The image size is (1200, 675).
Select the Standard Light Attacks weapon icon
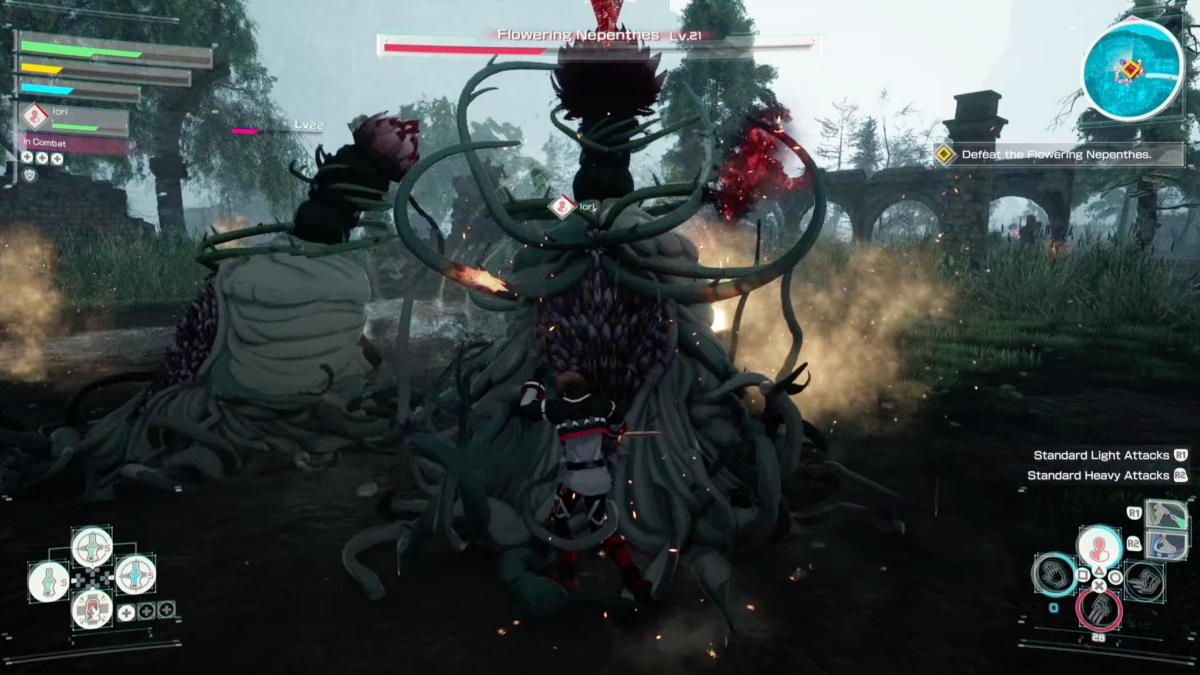(1166, 516)
